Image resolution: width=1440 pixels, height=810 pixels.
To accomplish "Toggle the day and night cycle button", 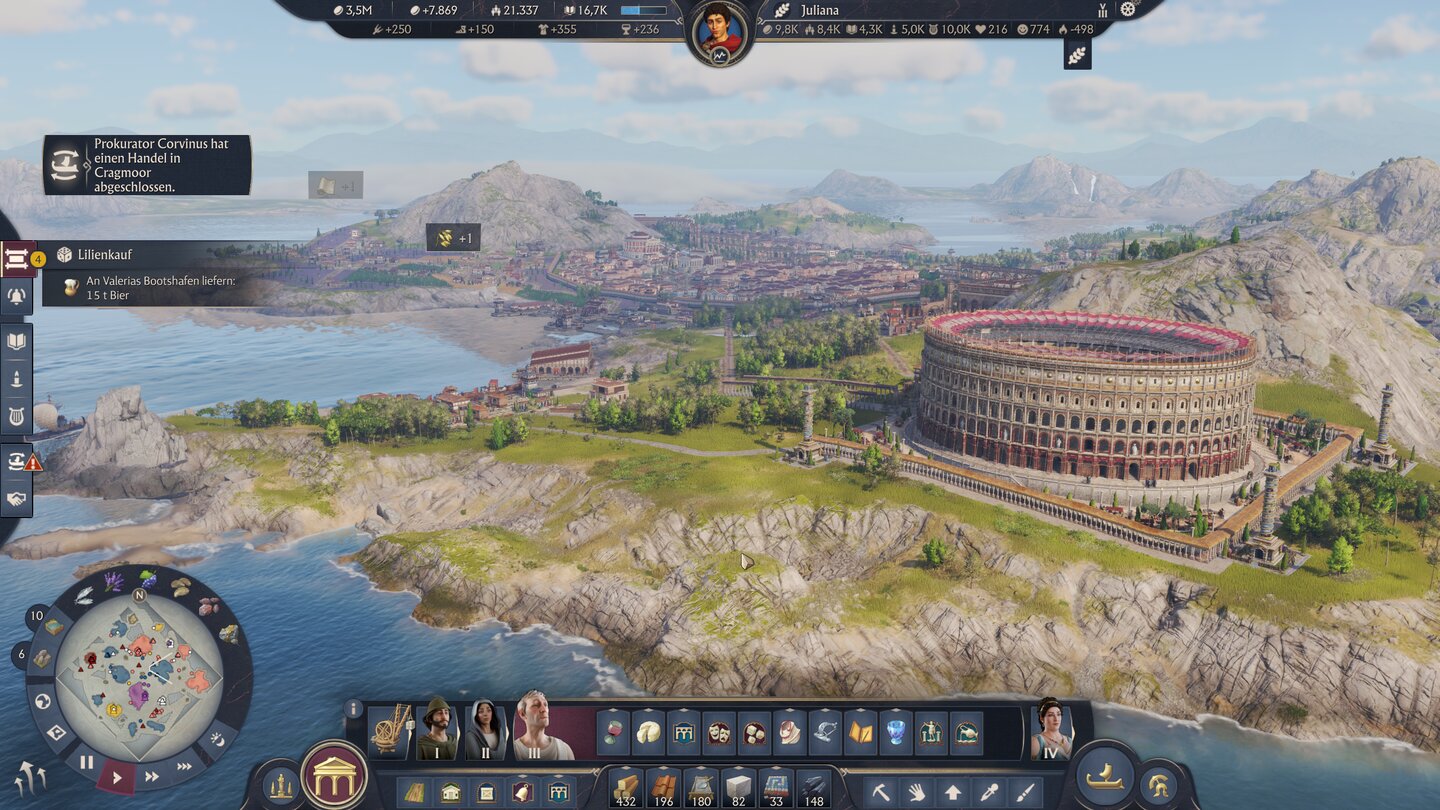I will click(x=218, y=741).
